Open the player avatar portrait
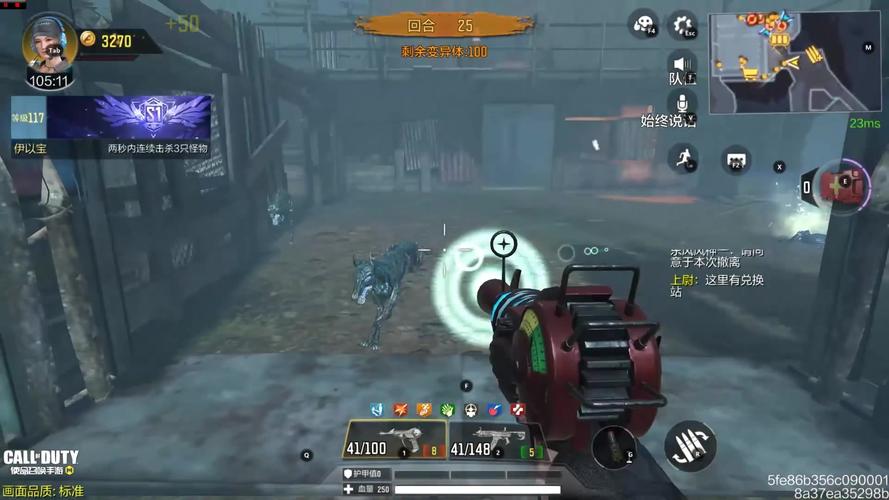Screen dimensions: 889x500 [x=44, y=40]
